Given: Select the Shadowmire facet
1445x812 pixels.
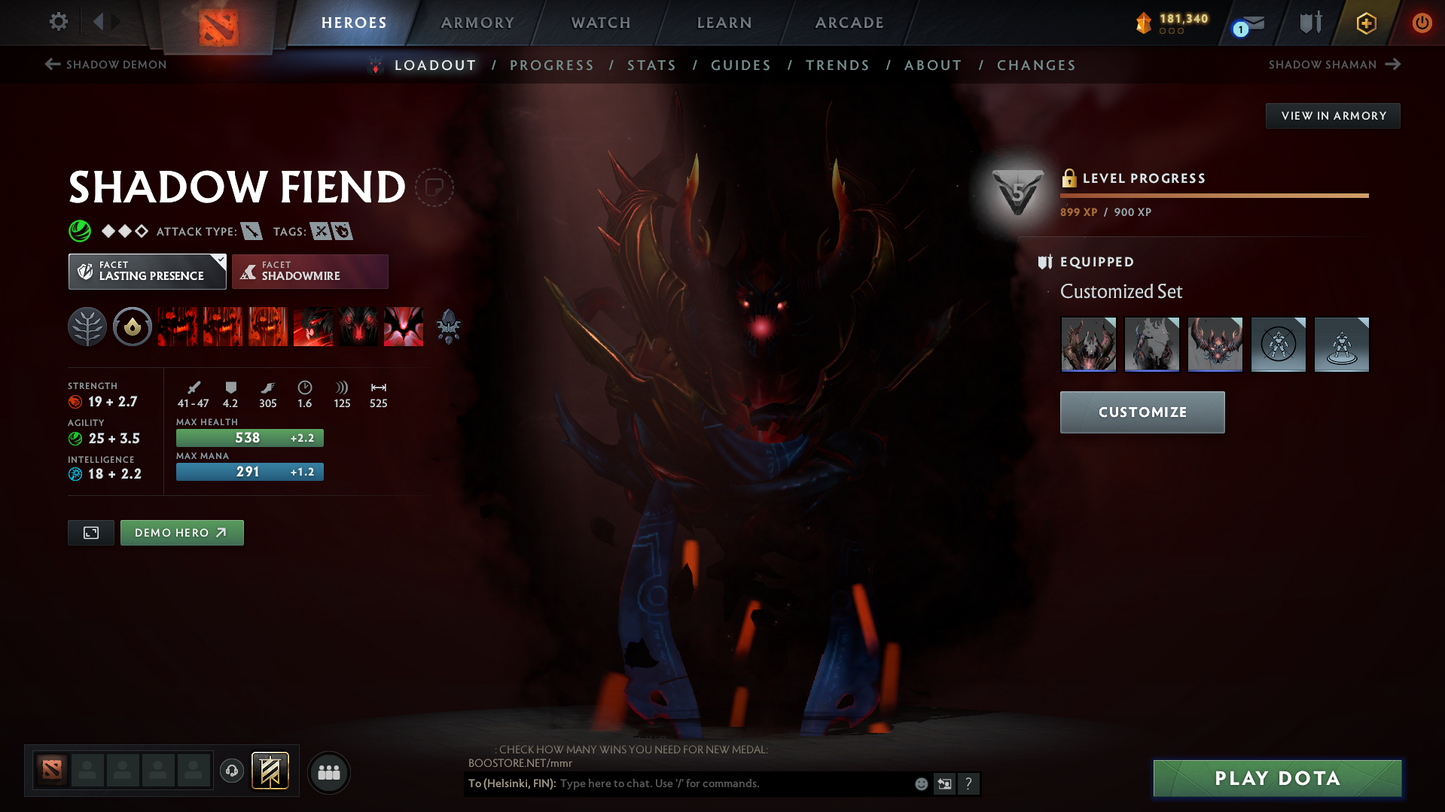Looking at the screenshot, I should pos(310,271).
